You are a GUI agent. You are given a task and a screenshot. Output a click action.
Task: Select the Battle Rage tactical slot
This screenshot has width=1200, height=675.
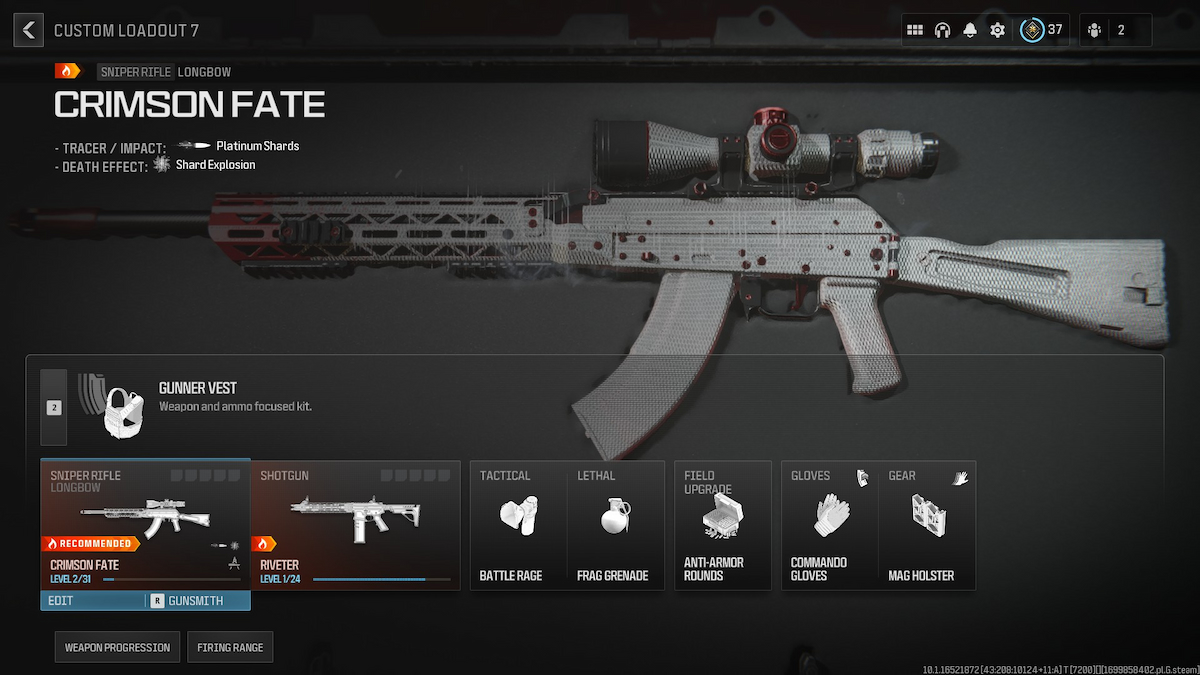point(518,524)
